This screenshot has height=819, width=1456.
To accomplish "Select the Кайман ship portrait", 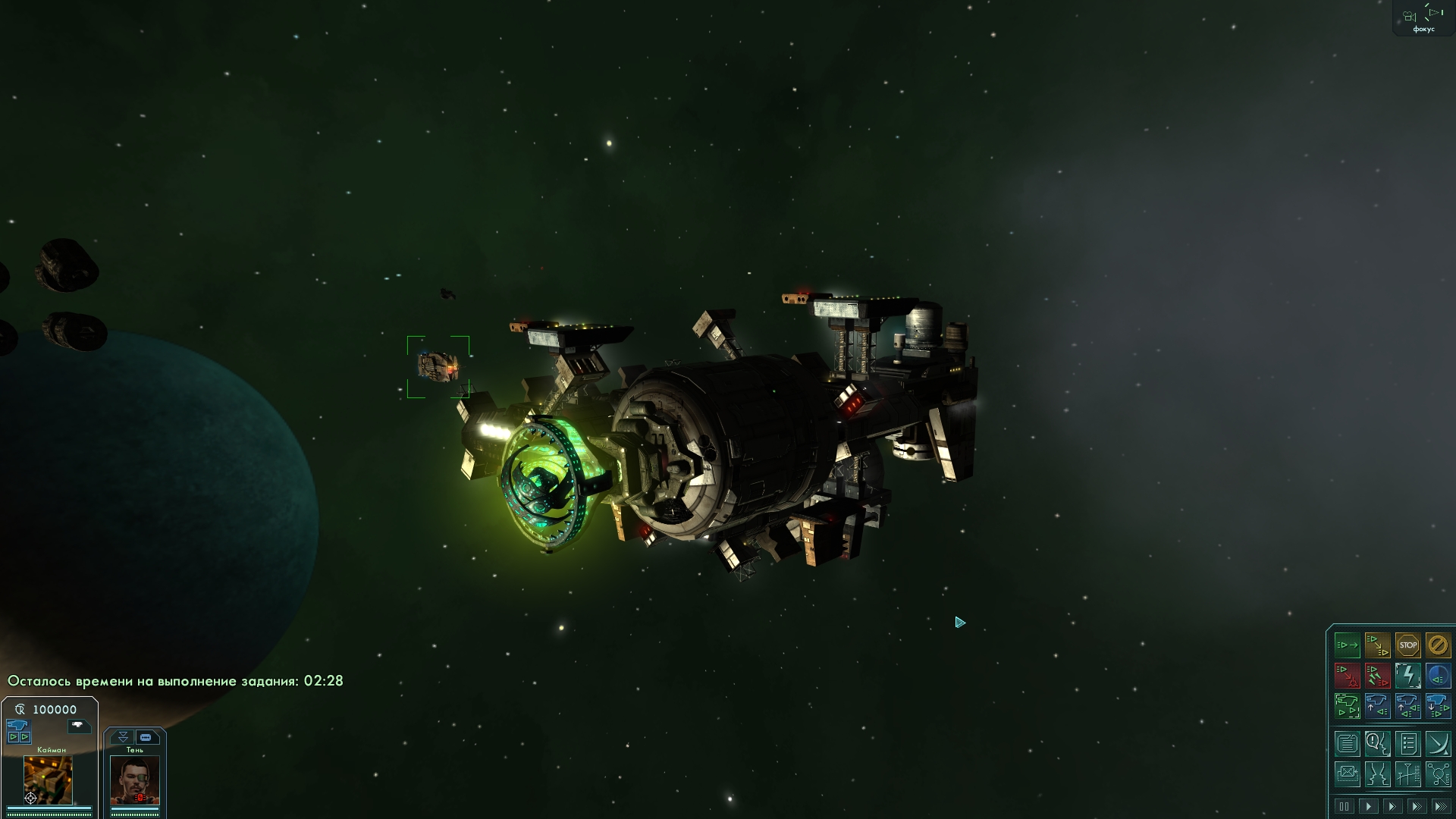I will coord(49,780).
